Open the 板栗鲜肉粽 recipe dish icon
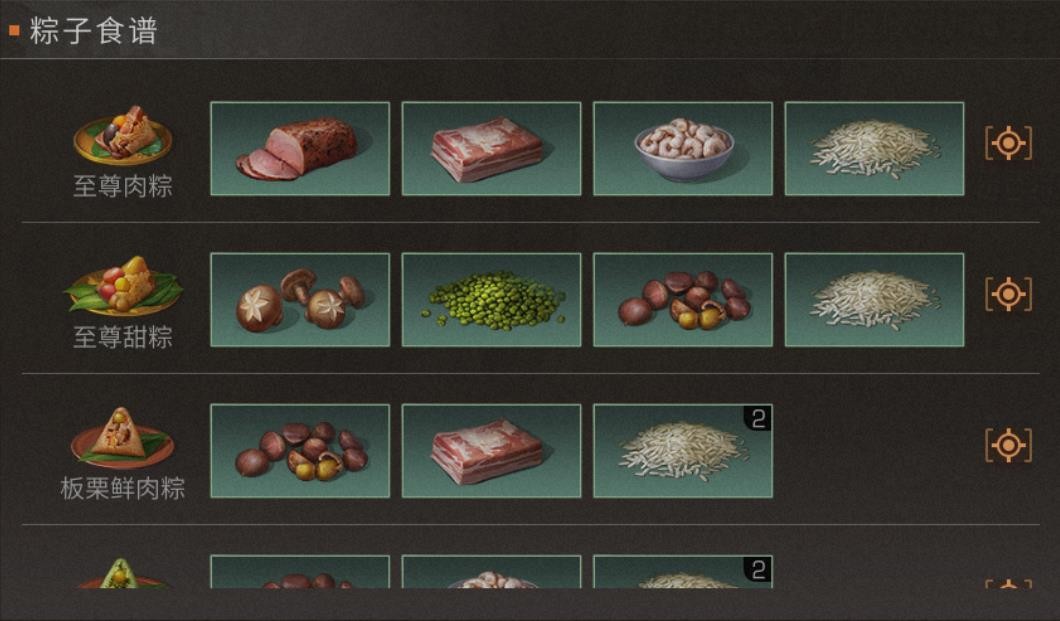The width and height of the screenshot is (1060, 621). (x=123, y=438)
